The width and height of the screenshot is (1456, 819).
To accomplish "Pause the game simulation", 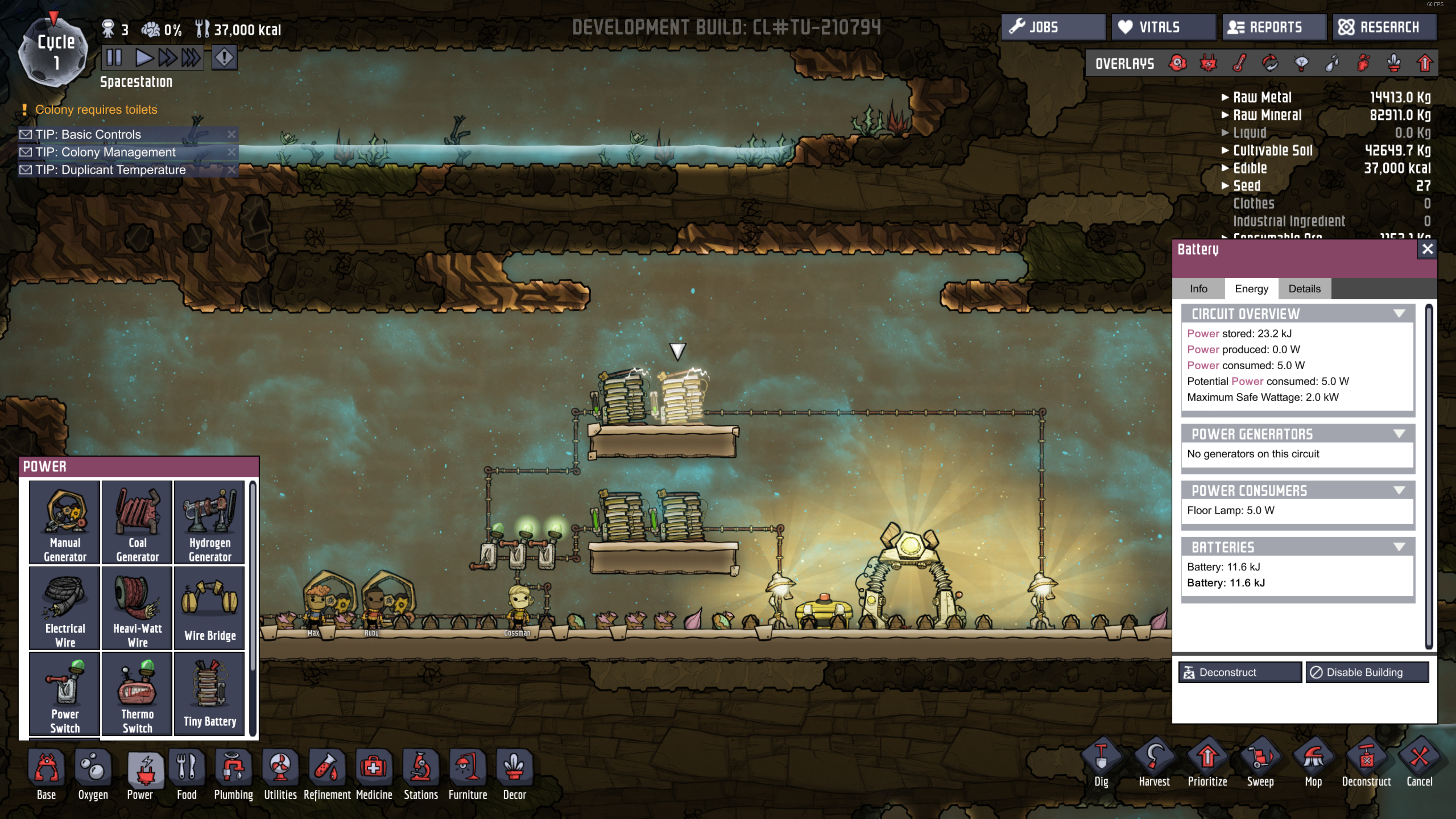I will [114, 58].
